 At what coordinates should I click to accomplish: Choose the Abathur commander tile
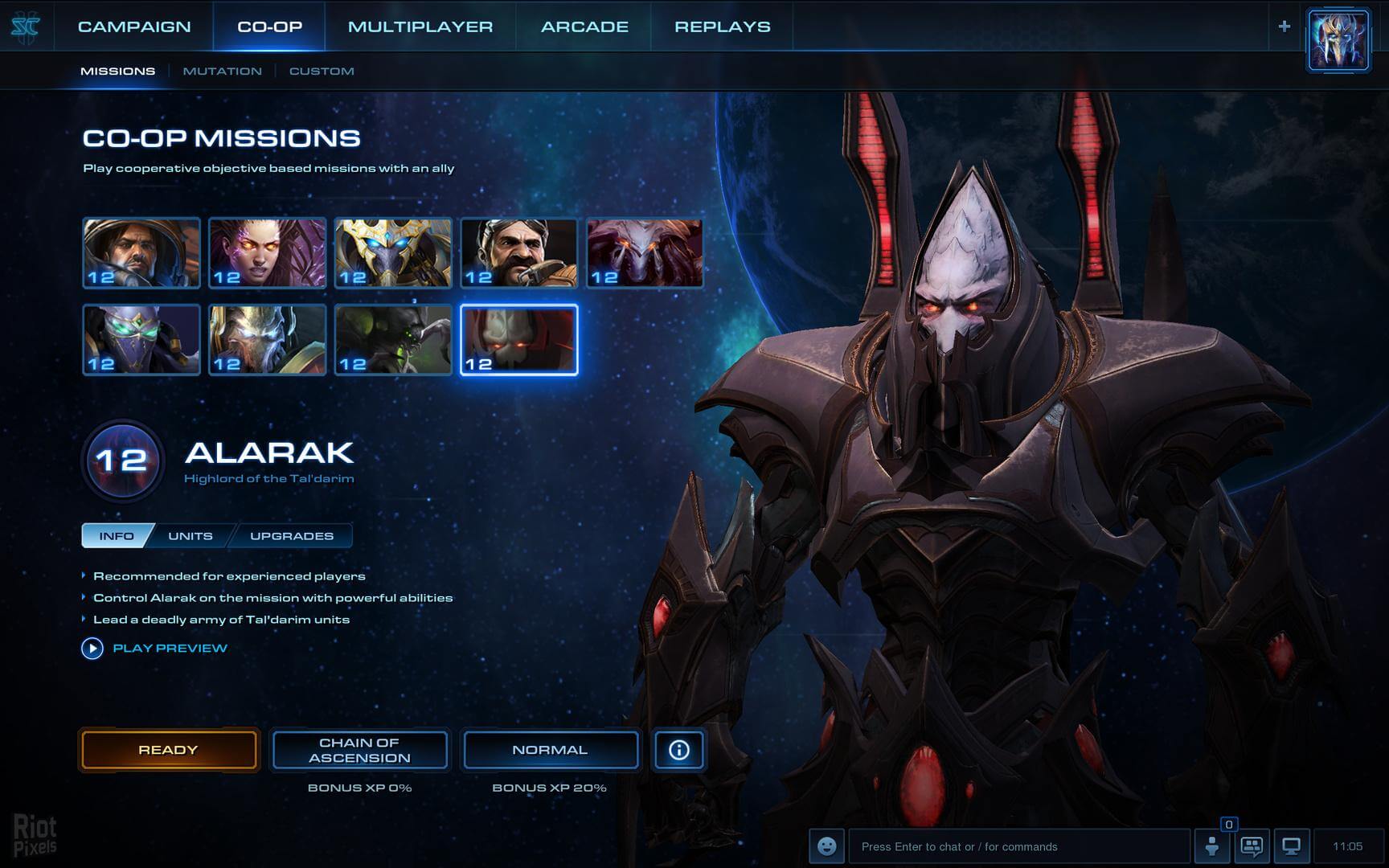pyautogui.click(x=393, y=339)
